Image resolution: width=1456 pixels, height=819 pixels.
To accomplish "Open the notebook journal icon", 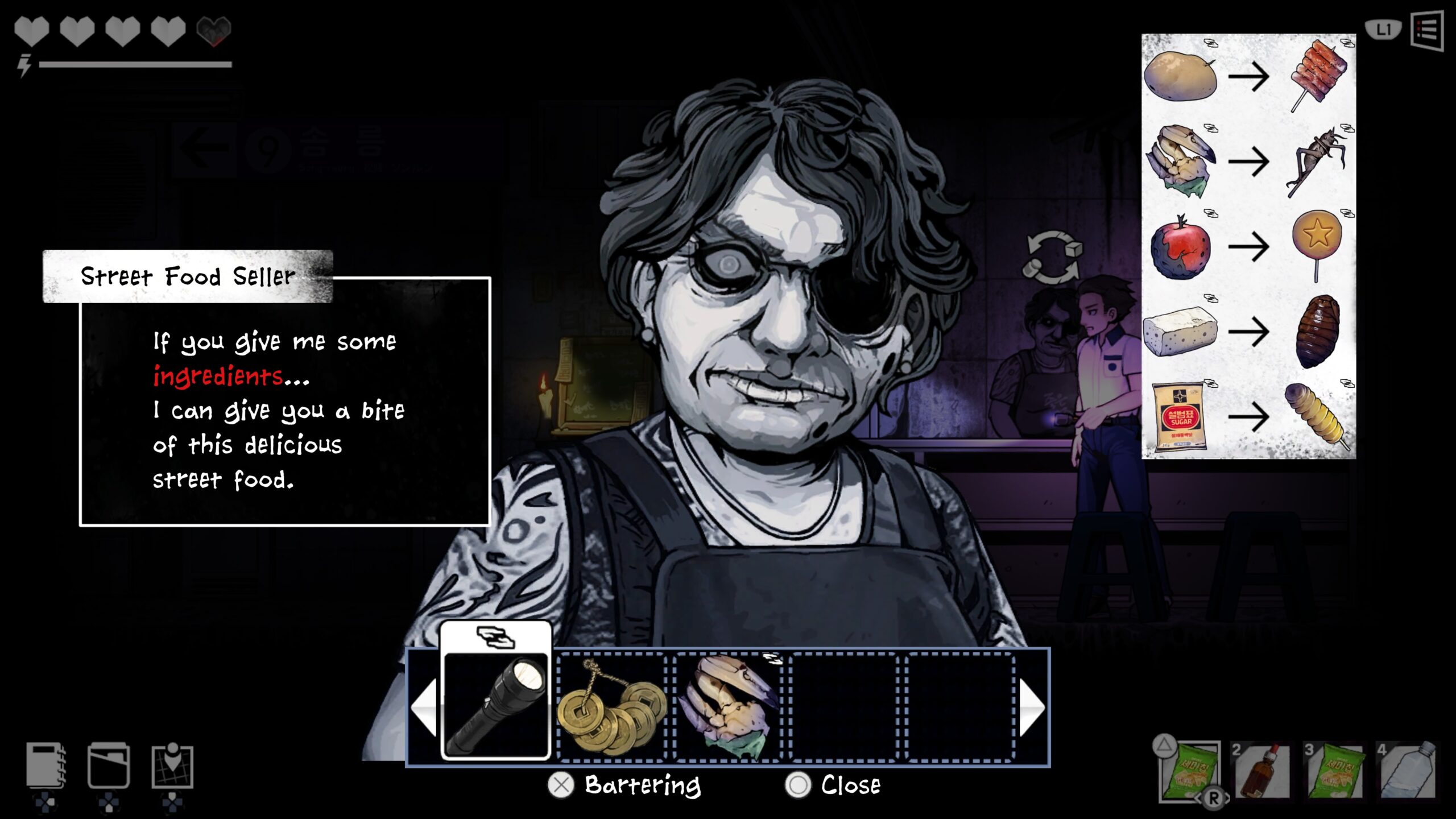I will [x=45, y=766].
